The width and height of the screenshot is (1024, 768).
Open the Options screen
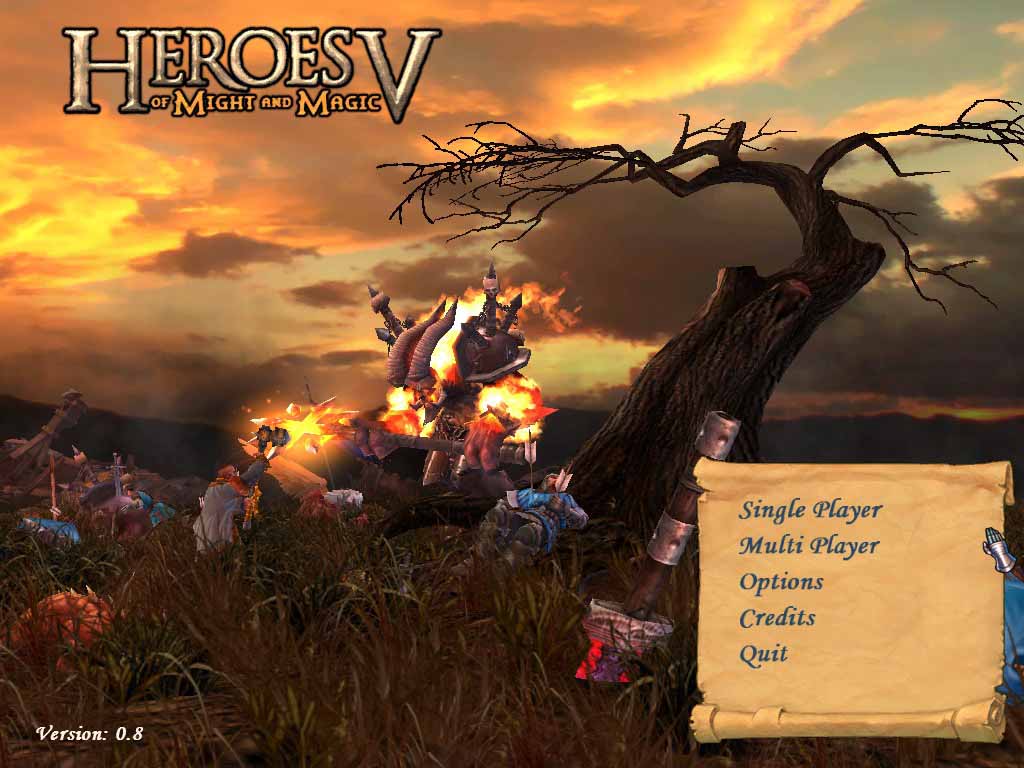(781, 582)
